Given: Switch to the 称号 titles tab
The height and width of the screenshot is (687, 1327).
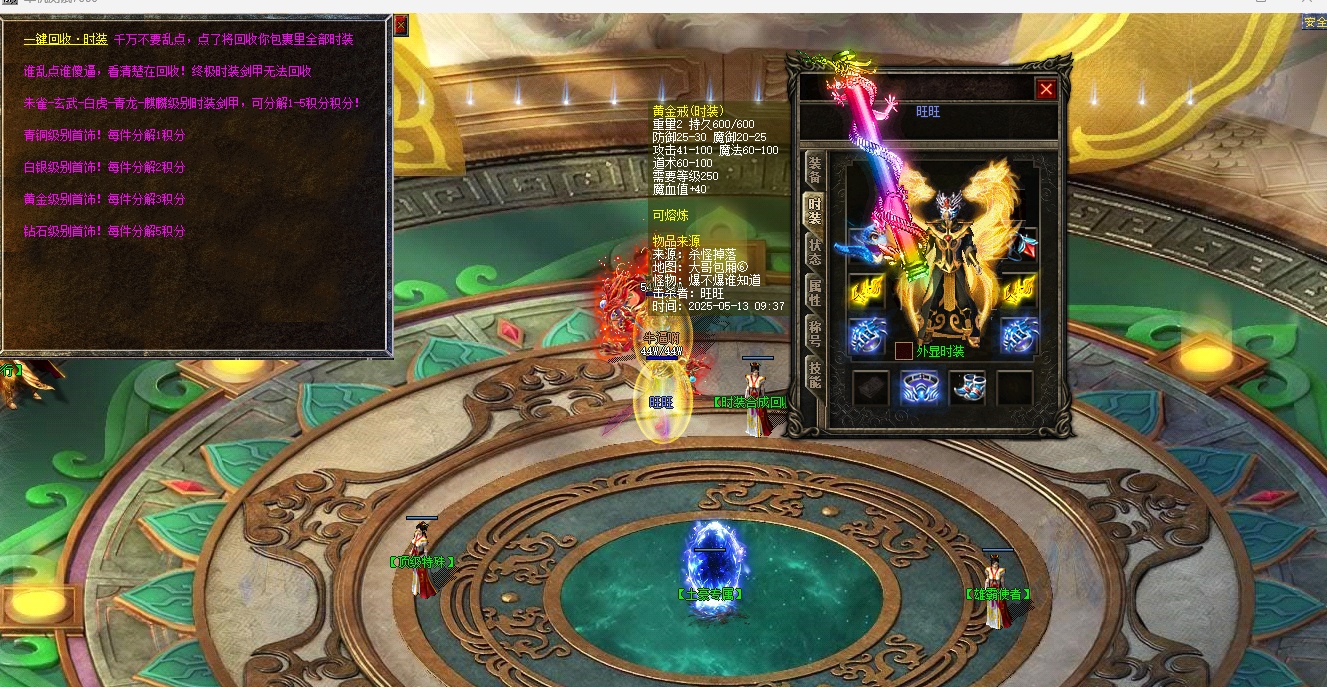Looking at the screenshot, I should coord(815,333).
